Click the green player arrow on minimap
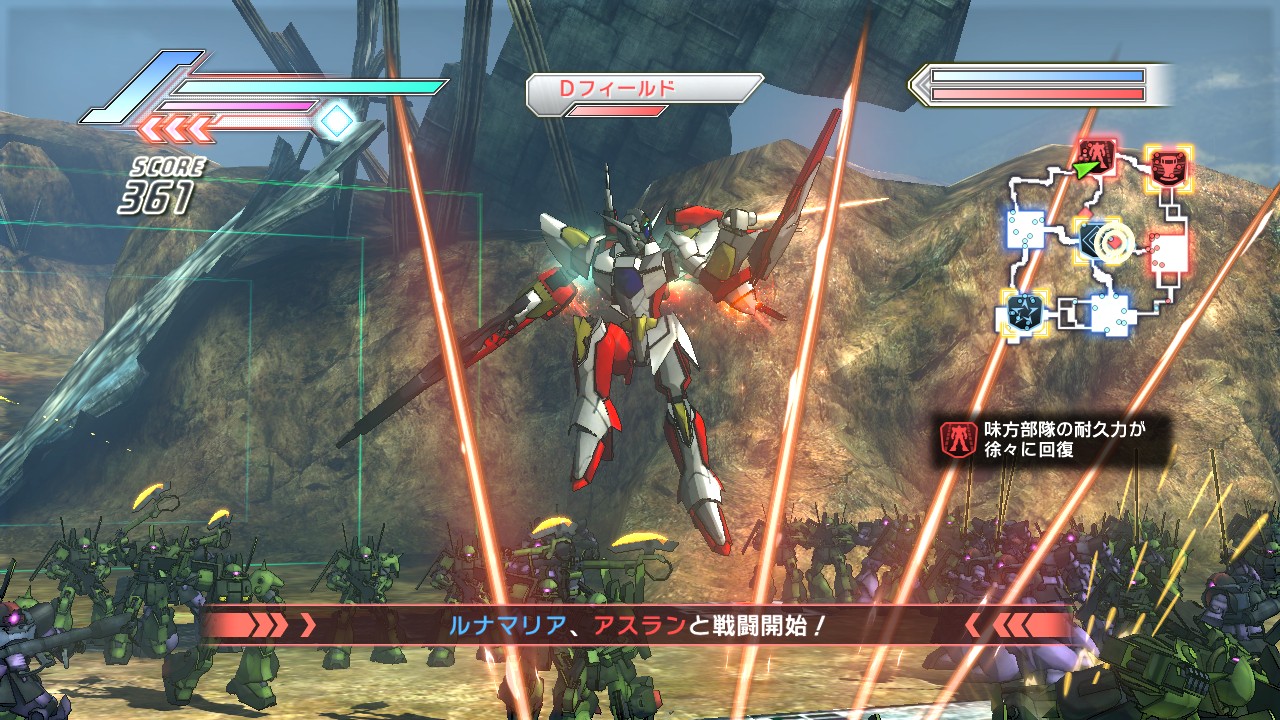 [x=1086, y=170]
